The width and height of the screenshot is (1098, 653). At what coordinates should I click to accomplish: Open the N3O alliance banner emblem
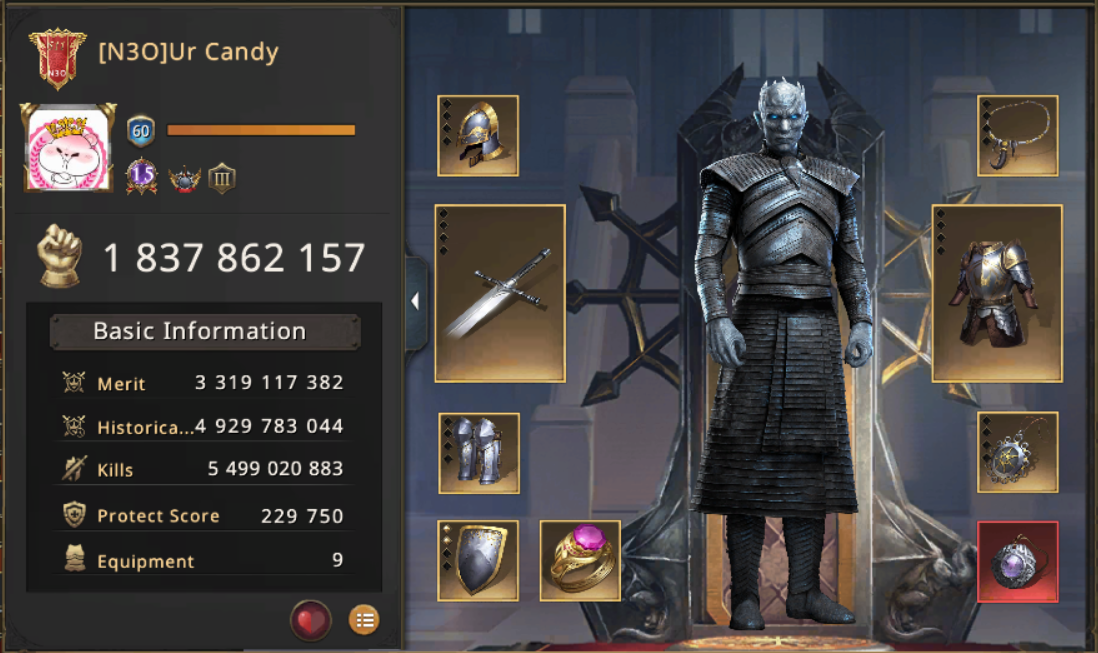point(57,58)
